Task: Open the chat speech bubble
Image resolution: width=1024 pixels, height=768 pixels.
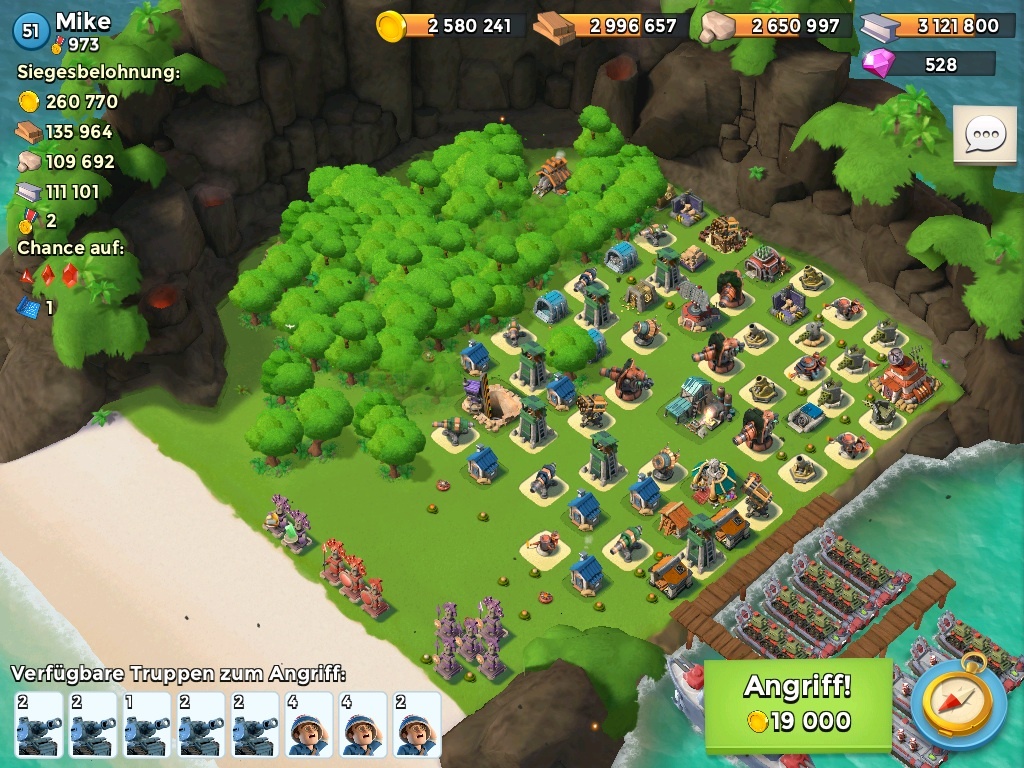Action: click(984, 135)
